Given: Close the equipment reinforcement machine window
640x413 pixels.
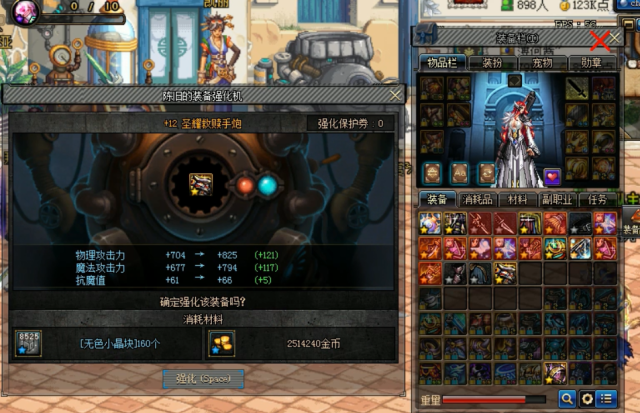Looking at the screenshot, I should click(396, 95).
